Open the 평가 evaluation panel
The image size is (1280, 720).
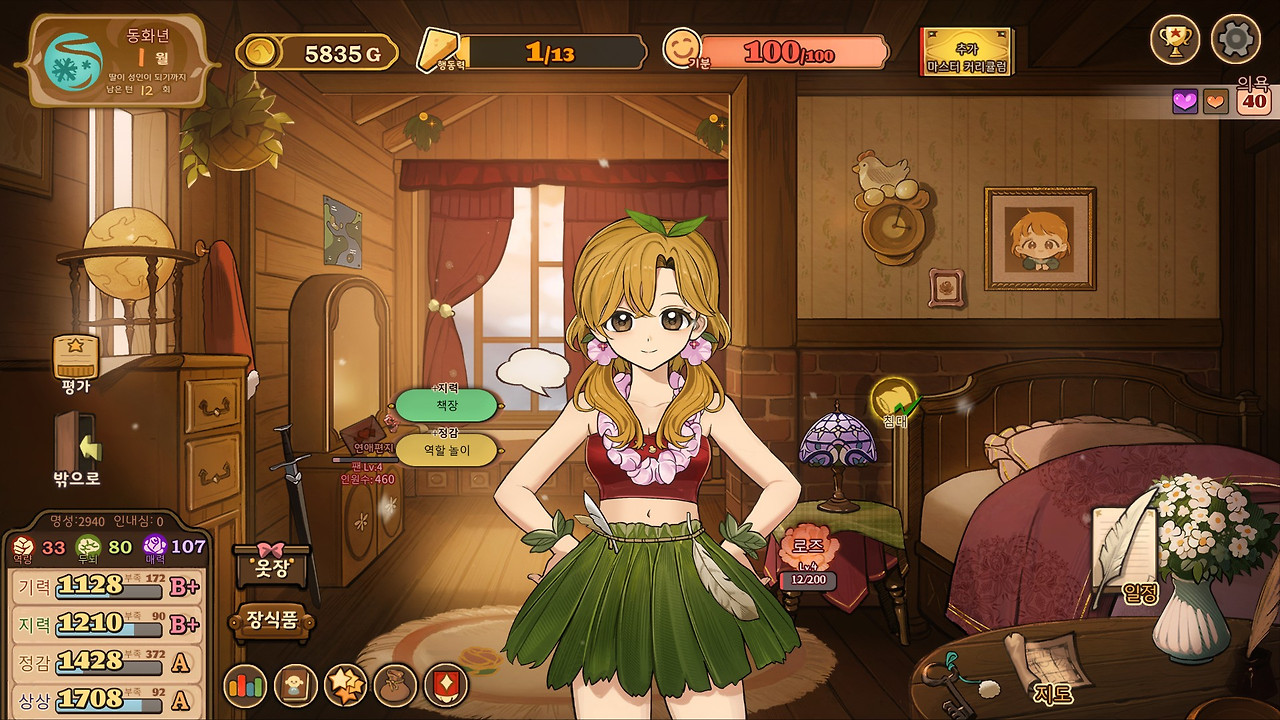click(x=76, y=359)
